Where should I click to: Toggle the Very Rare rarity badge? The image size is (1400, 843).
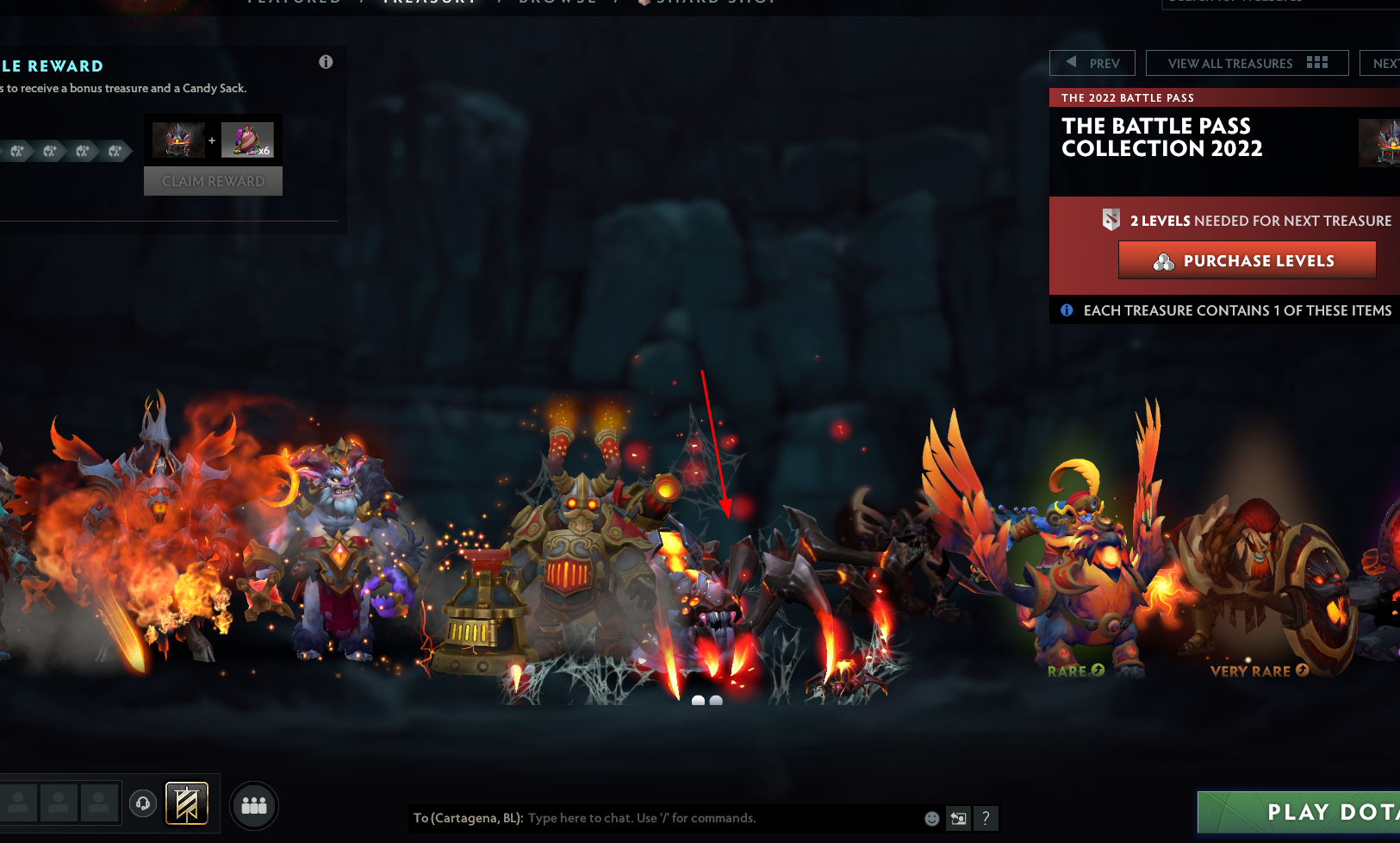(x=1300, y=670)
